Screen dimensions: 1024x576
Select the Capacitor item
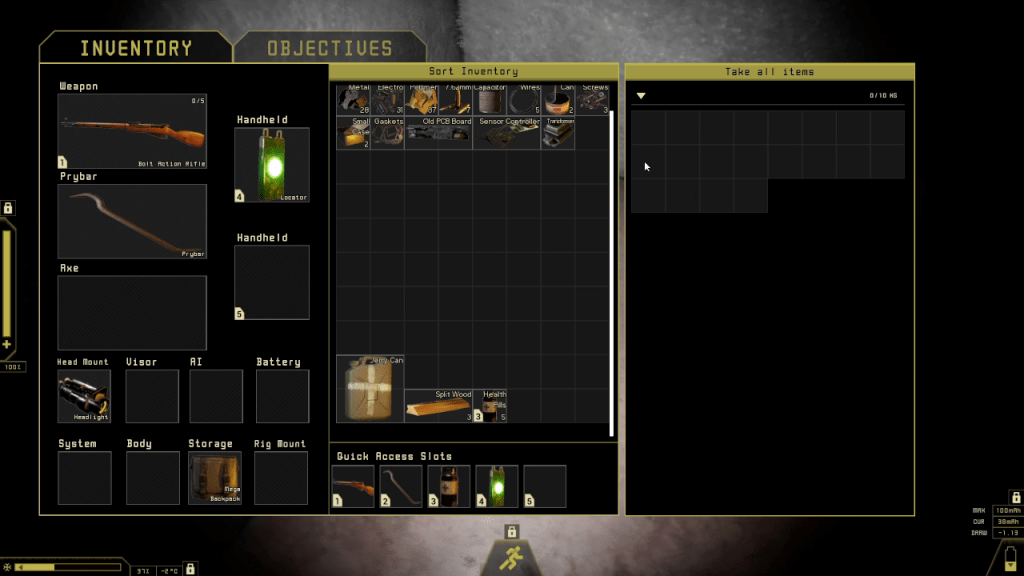click(x=489, y=100)
